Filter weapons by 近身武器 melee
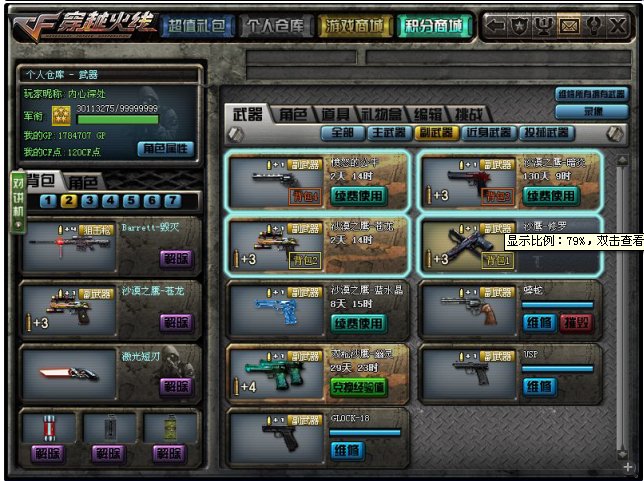 [487, 132]
